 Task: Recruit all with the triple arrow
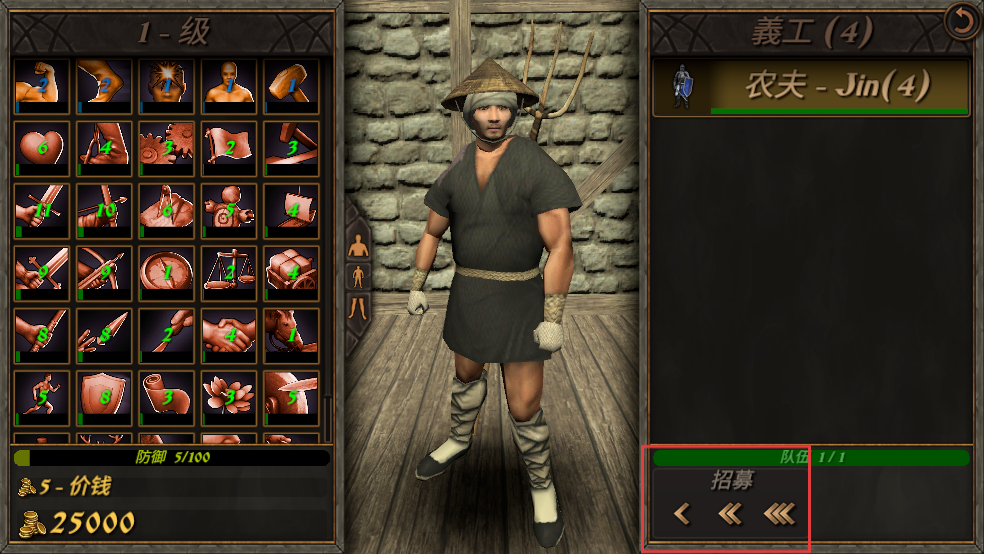point(779,514)
